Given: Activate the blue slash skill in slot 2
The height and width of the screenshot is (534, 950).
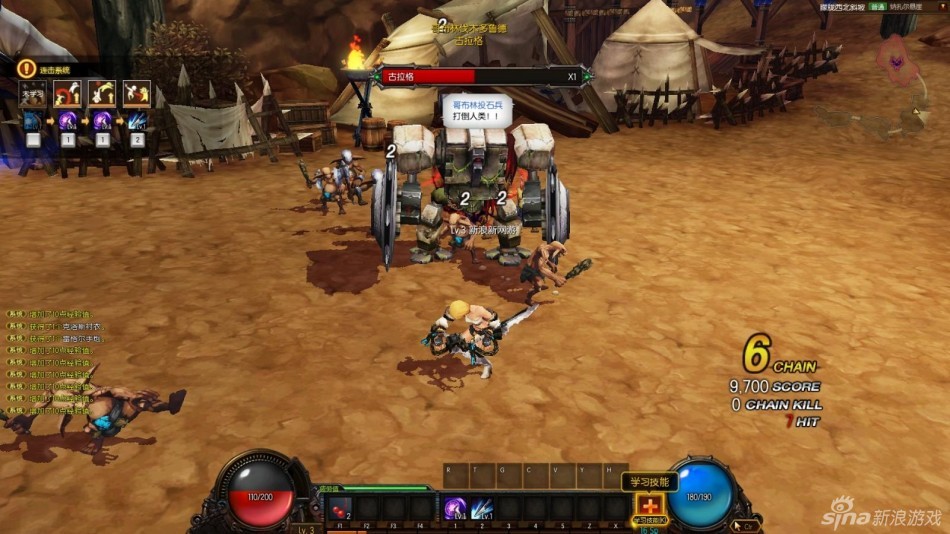Looking at the screenshot, I should point(482,507).
